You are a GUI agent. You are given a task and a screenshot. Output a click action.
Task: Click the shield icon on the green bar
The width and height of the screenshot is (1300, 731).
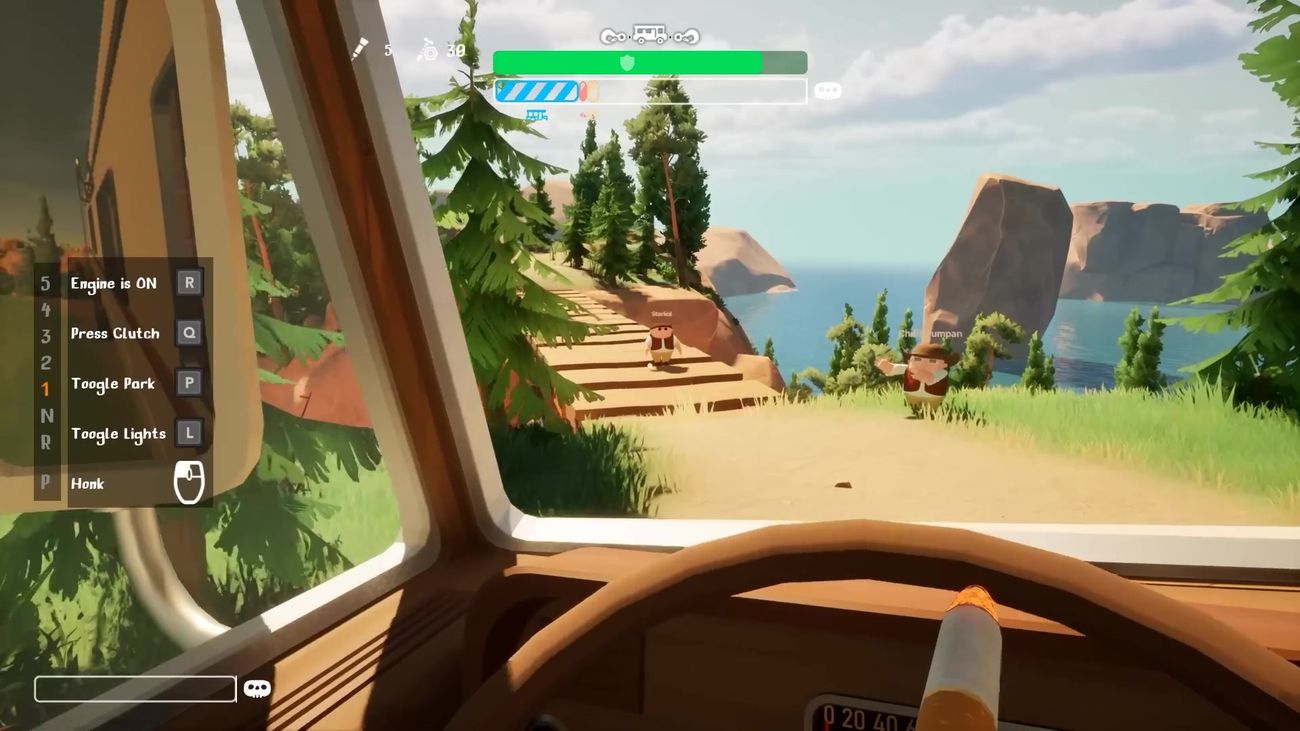point(626,60)
